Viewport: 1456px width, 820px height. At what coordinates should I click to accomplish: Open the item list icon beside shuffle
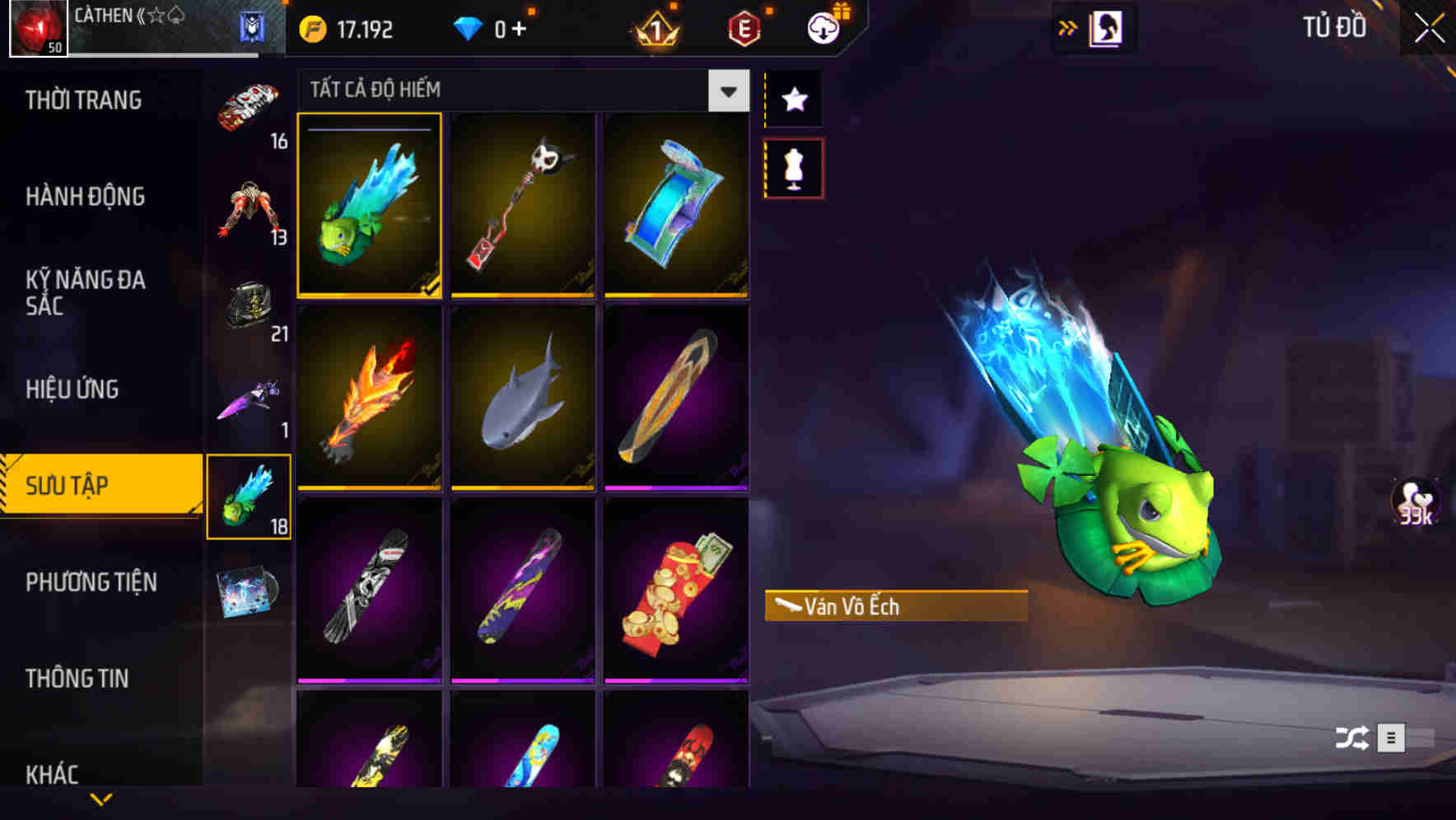coord(1393,735)
